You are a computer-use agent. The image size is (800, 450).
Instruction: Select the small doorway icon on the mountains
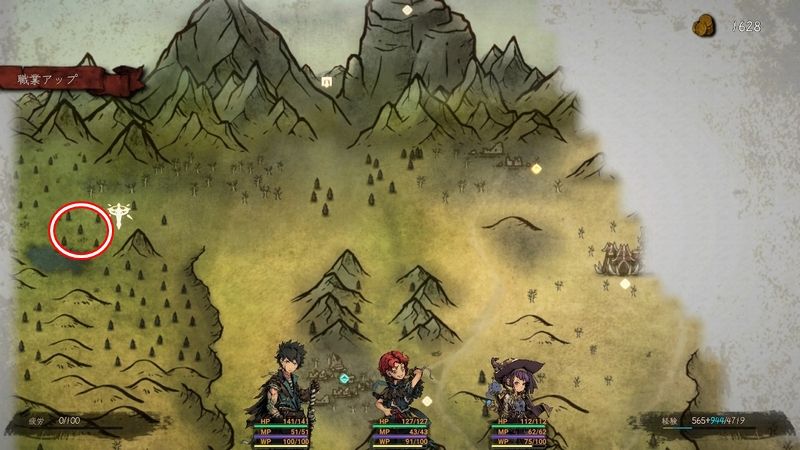point(326,80)
